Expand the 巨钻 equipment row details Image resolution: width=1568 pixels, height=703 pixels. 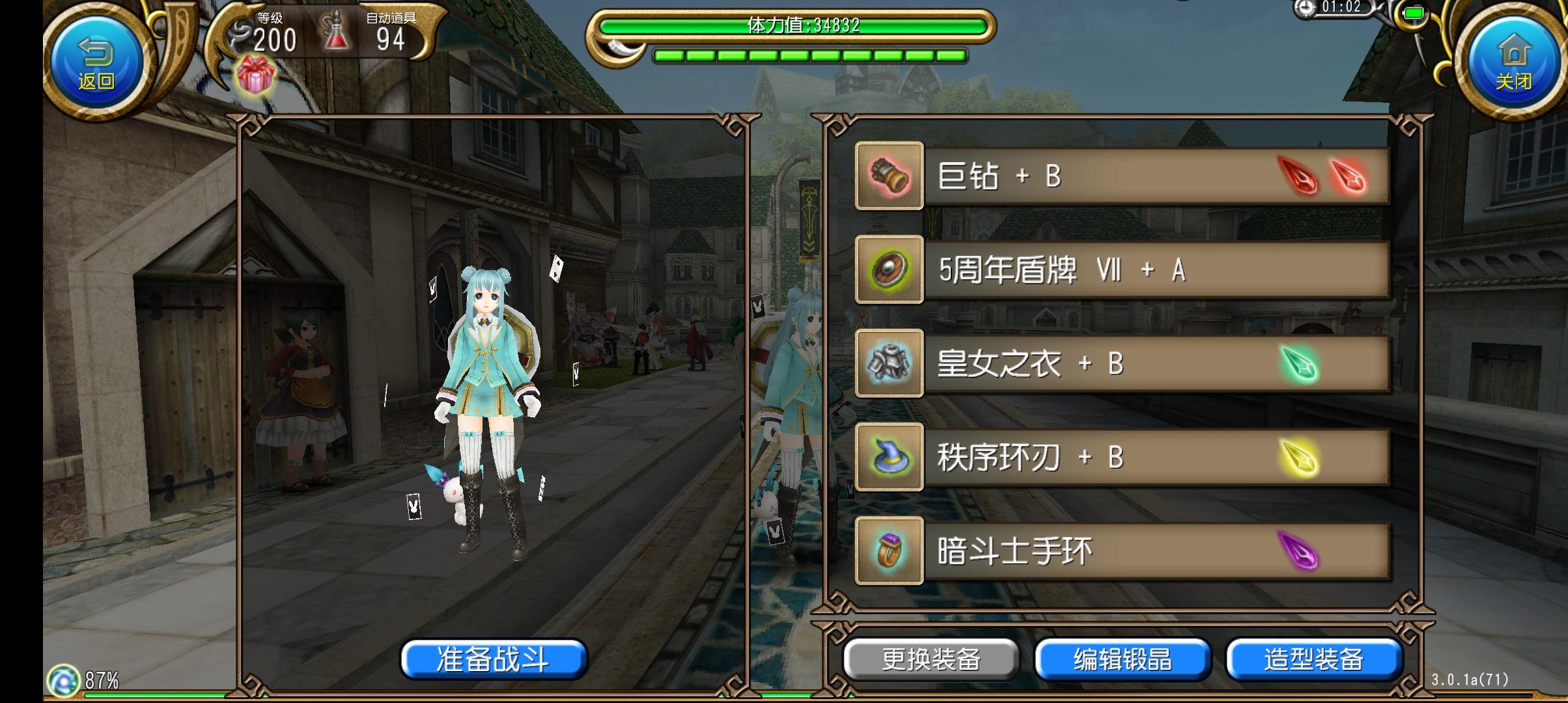click(1107, 176)
